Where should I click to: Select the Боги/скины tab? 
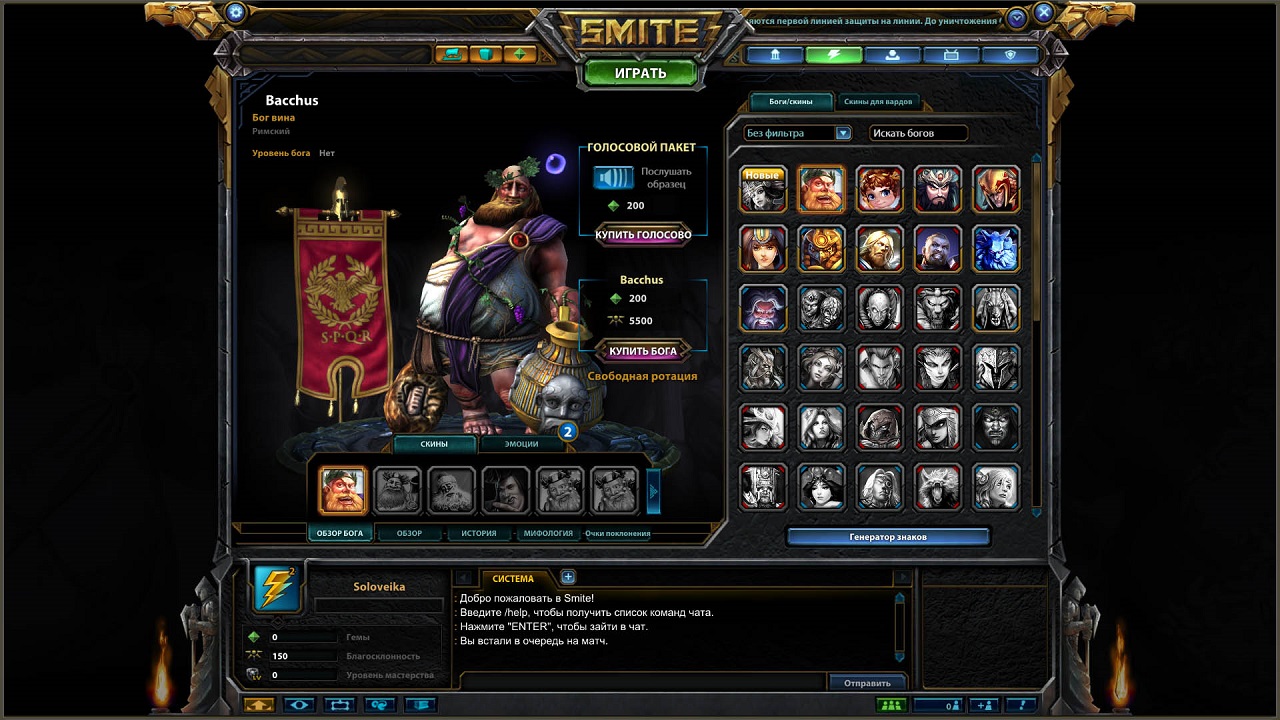[790, 101]
